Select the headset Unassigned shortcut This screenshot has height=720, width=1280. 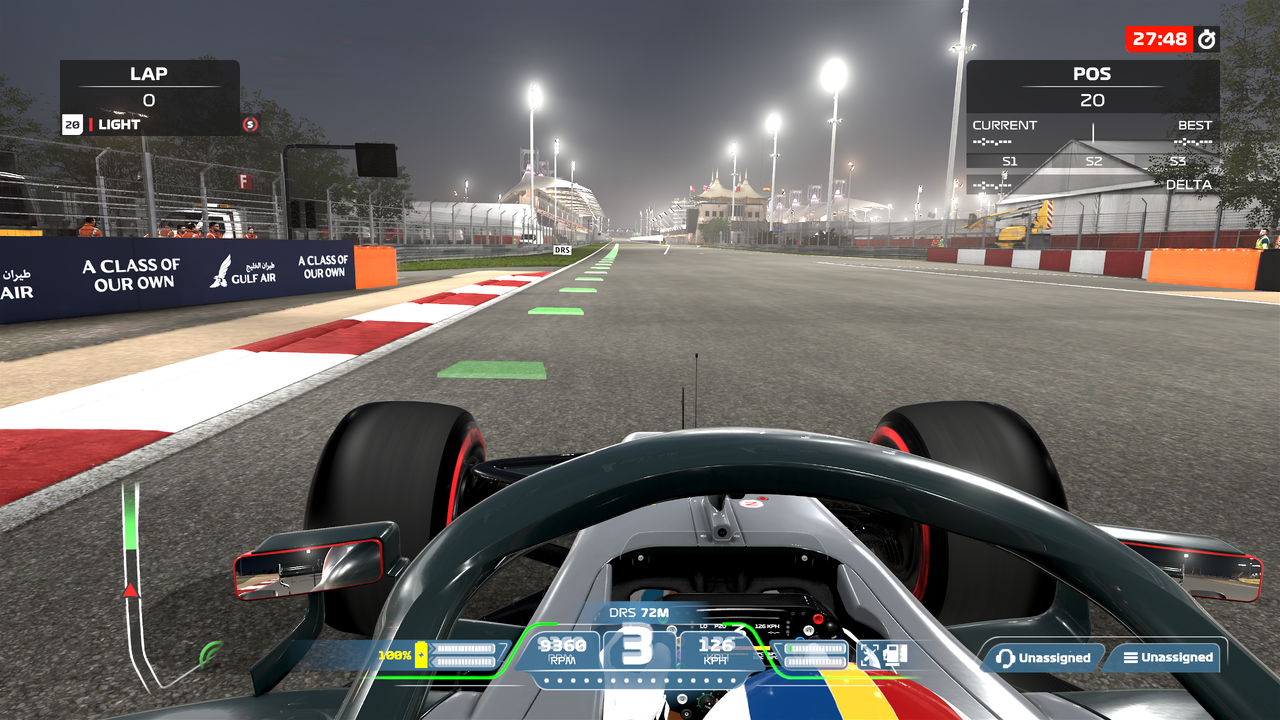tap(1042, 658)
